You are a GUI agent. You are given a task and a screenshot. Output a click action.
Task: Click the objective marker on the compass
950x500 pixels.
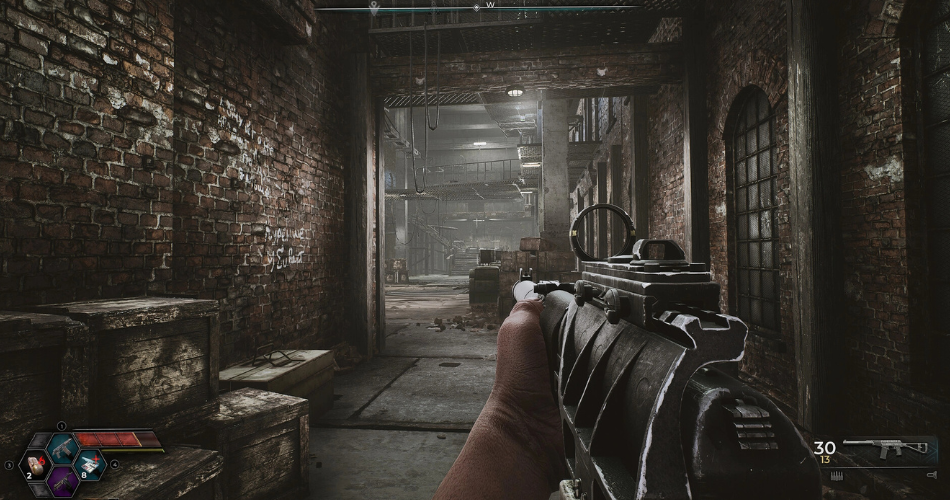coord(374,7)
